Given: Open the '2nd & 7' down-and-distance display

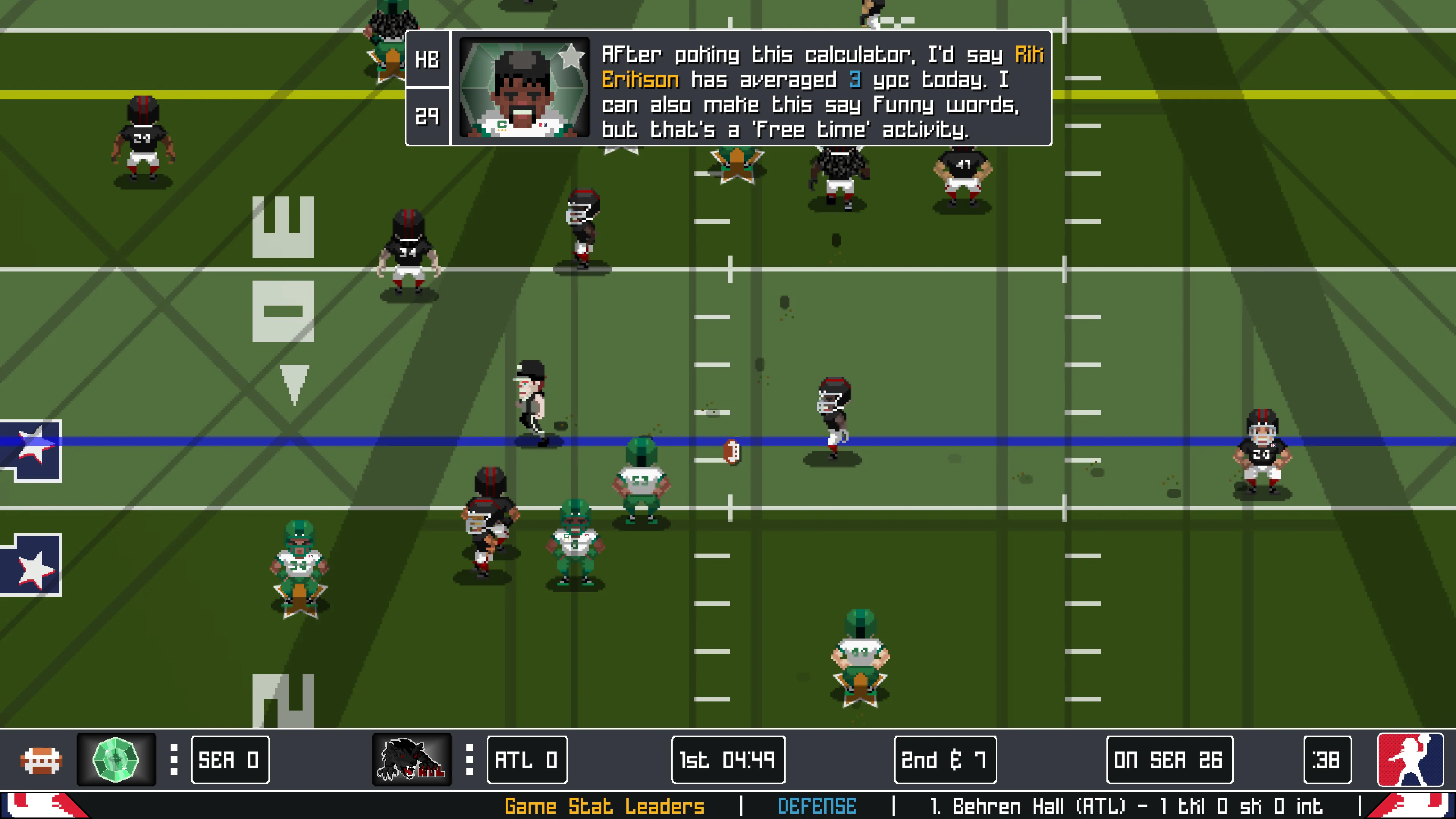Looking at the screenshot, I should (945, 759).
